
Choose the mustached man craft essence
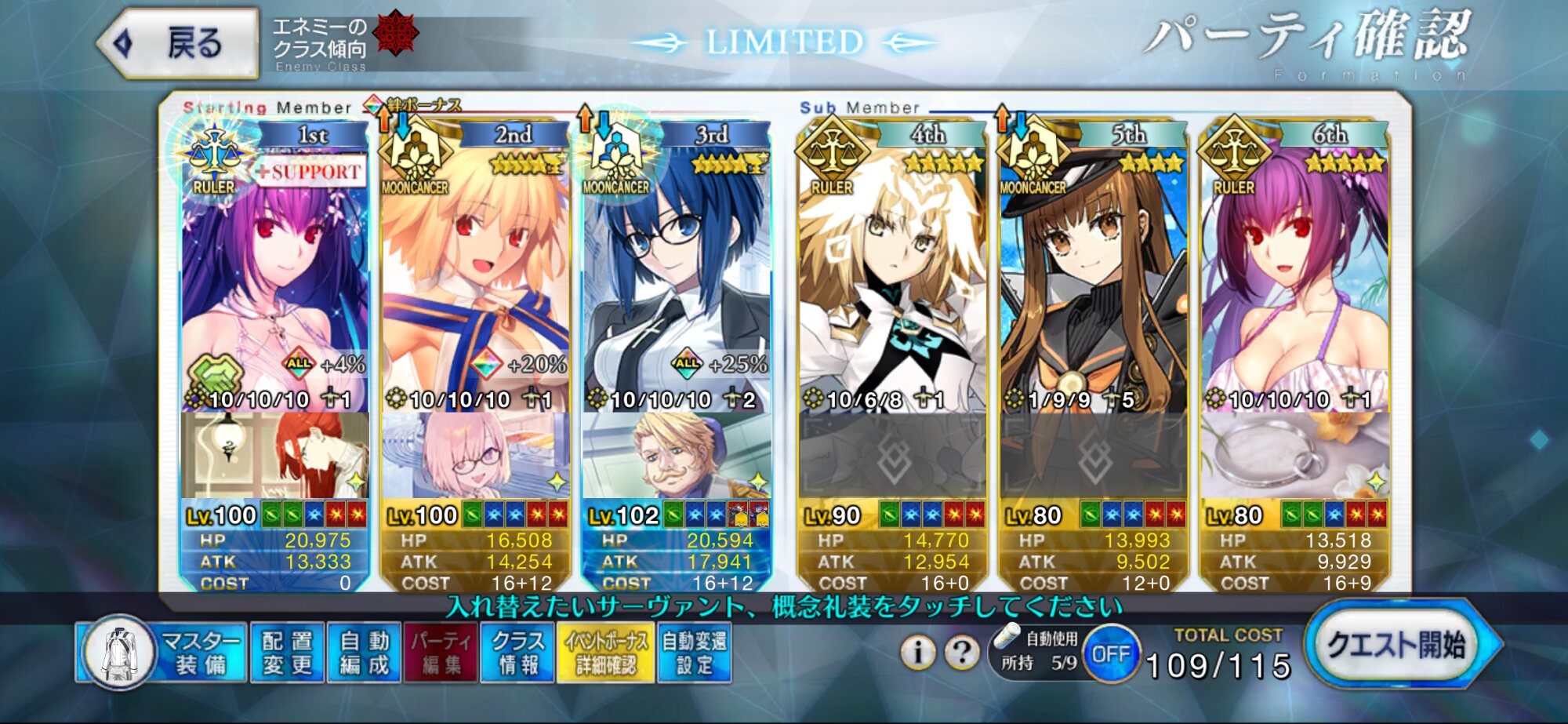pos(676,457)
